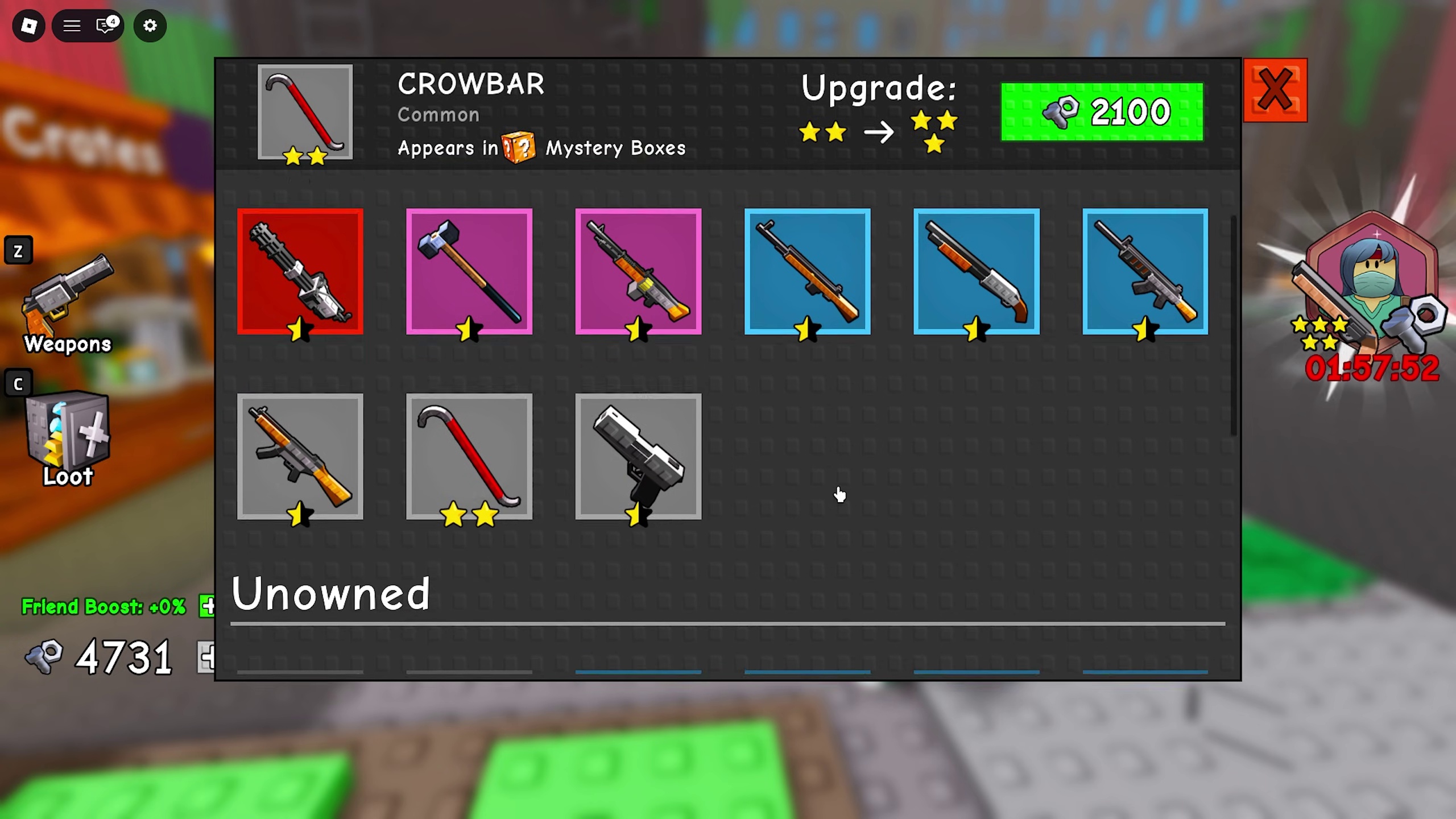Select the red minigun weapon tile
The image size is (1456, 819).
[300, 271]
